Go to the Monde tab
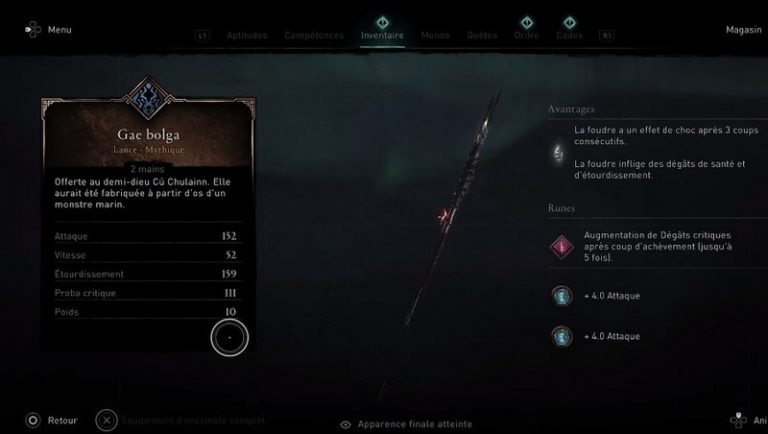Viewport: 768px width, 434px height. click(x=435, y=35)
